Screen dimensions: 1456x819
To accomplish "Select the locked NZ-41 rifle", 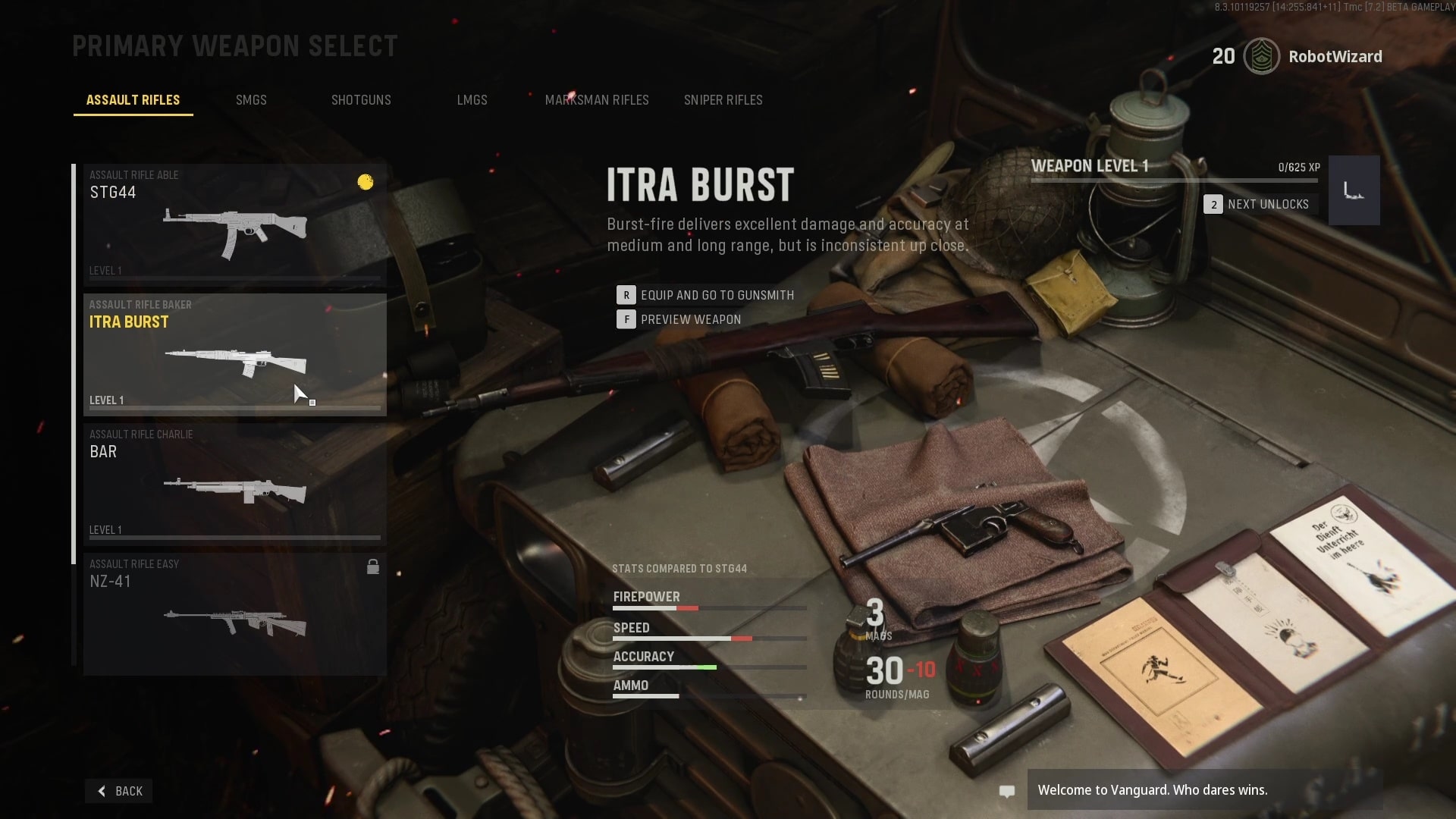I will coord(234,613).
